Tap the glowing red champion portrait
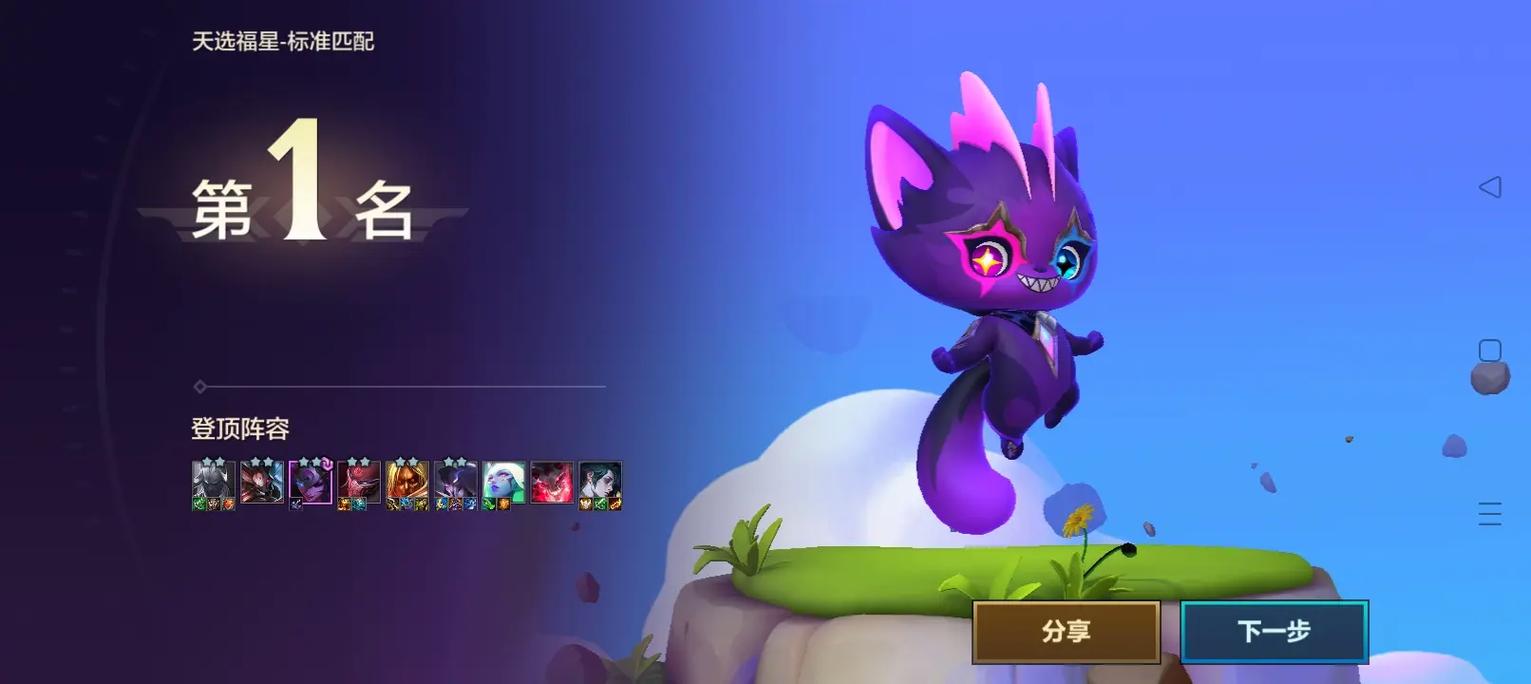This screenshot has height=684, width=1531. (x=551, y=483)
